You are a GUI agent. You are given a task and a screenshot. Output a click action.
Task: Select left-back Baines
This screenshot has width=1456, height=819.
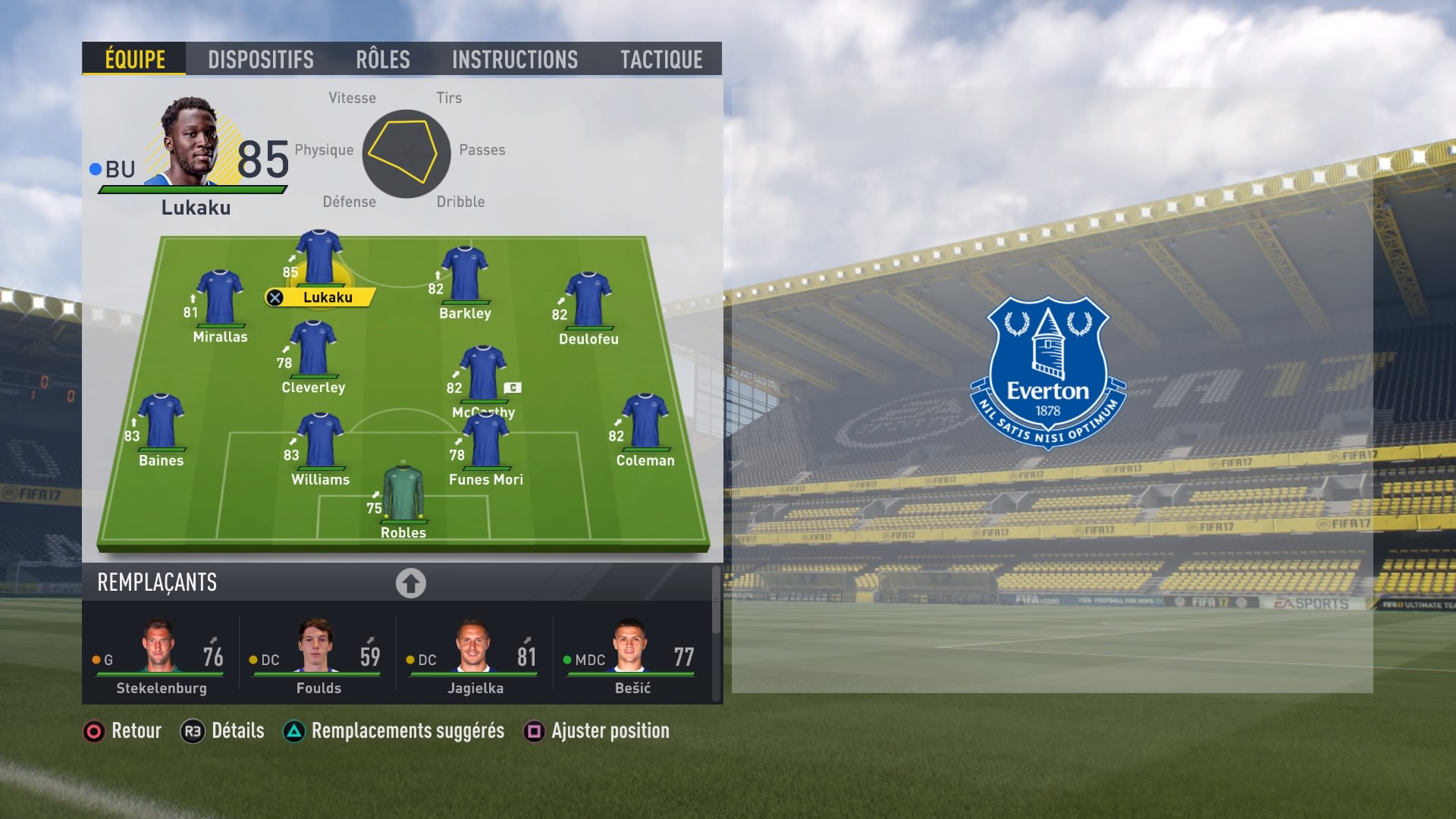point(161,422)
